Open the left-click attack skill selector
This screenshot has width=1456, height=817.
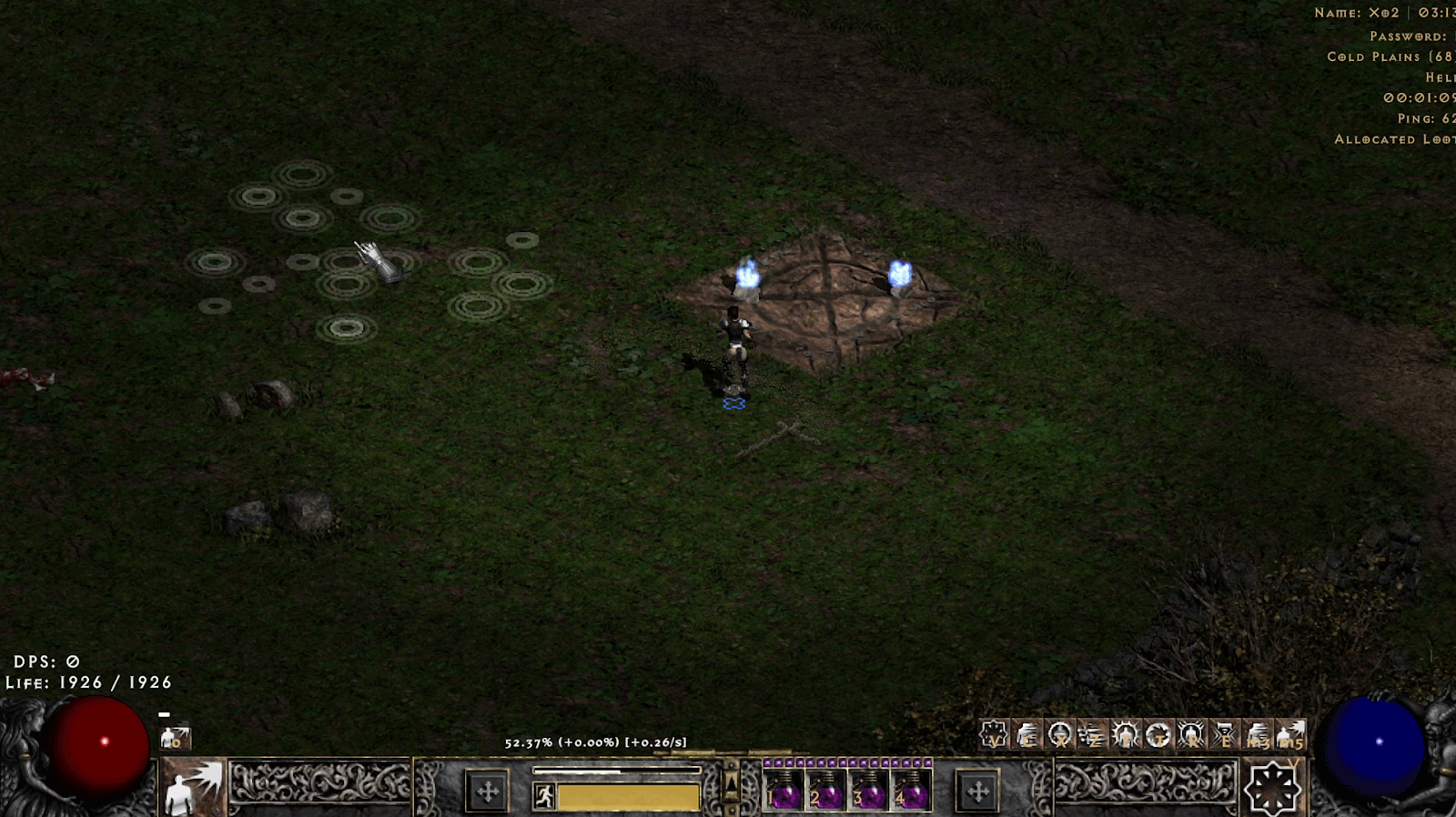click(193, 788)
